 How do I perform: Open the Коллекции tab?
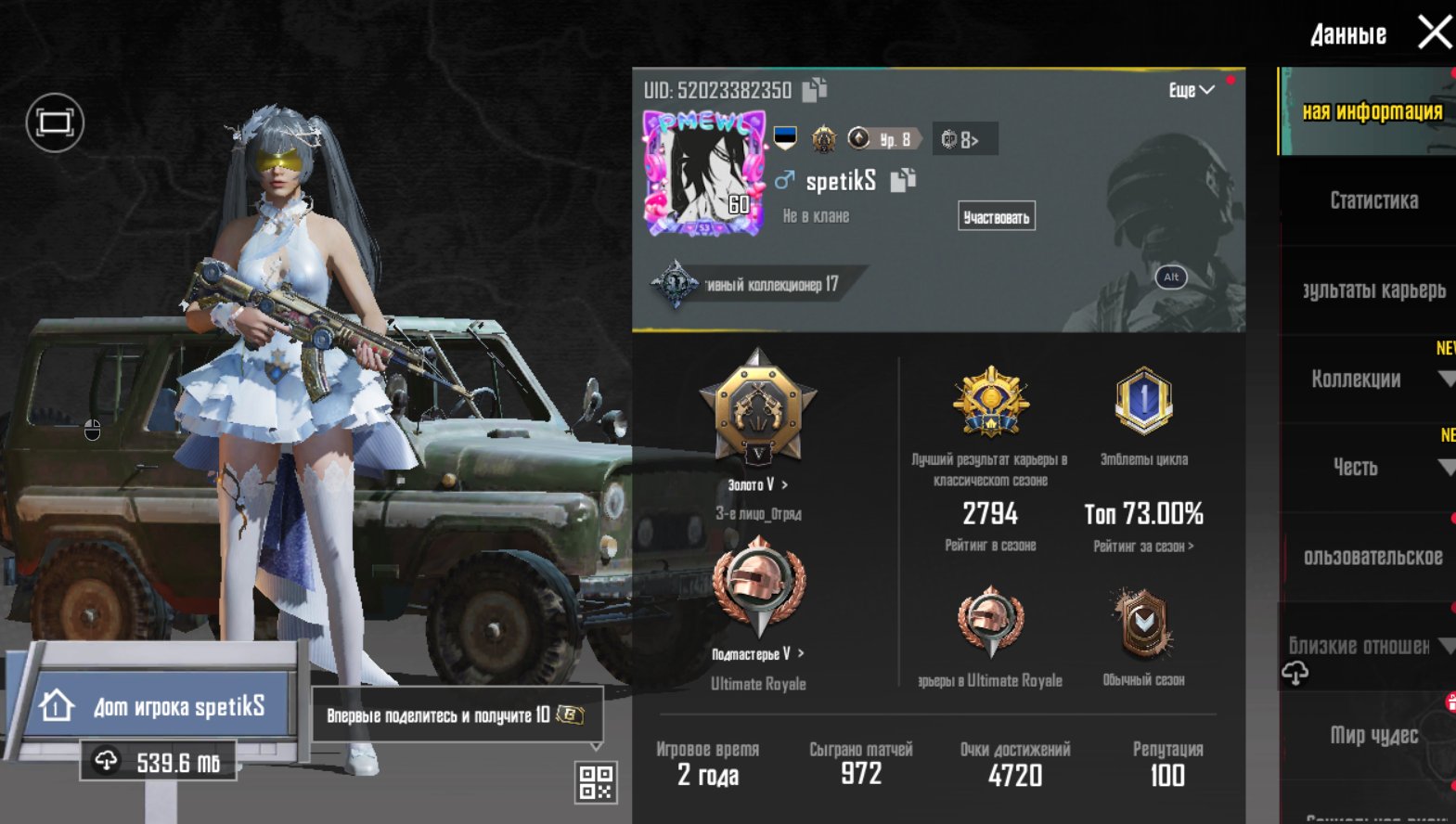click(1356, 379)
